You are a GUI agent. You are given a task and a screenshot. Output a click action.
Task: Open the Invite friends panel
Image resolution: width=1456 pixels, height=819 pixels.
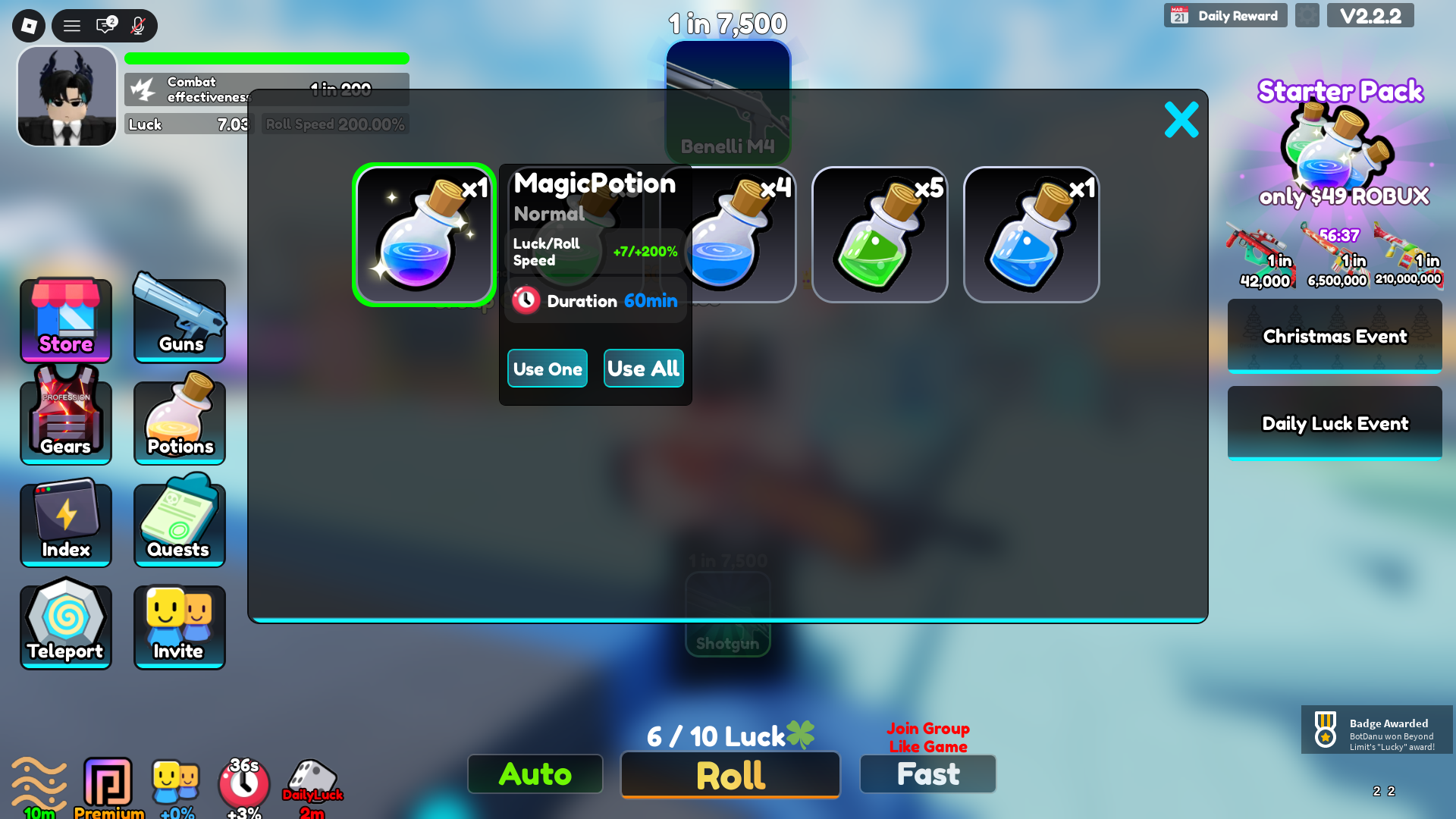pos(179,625)
